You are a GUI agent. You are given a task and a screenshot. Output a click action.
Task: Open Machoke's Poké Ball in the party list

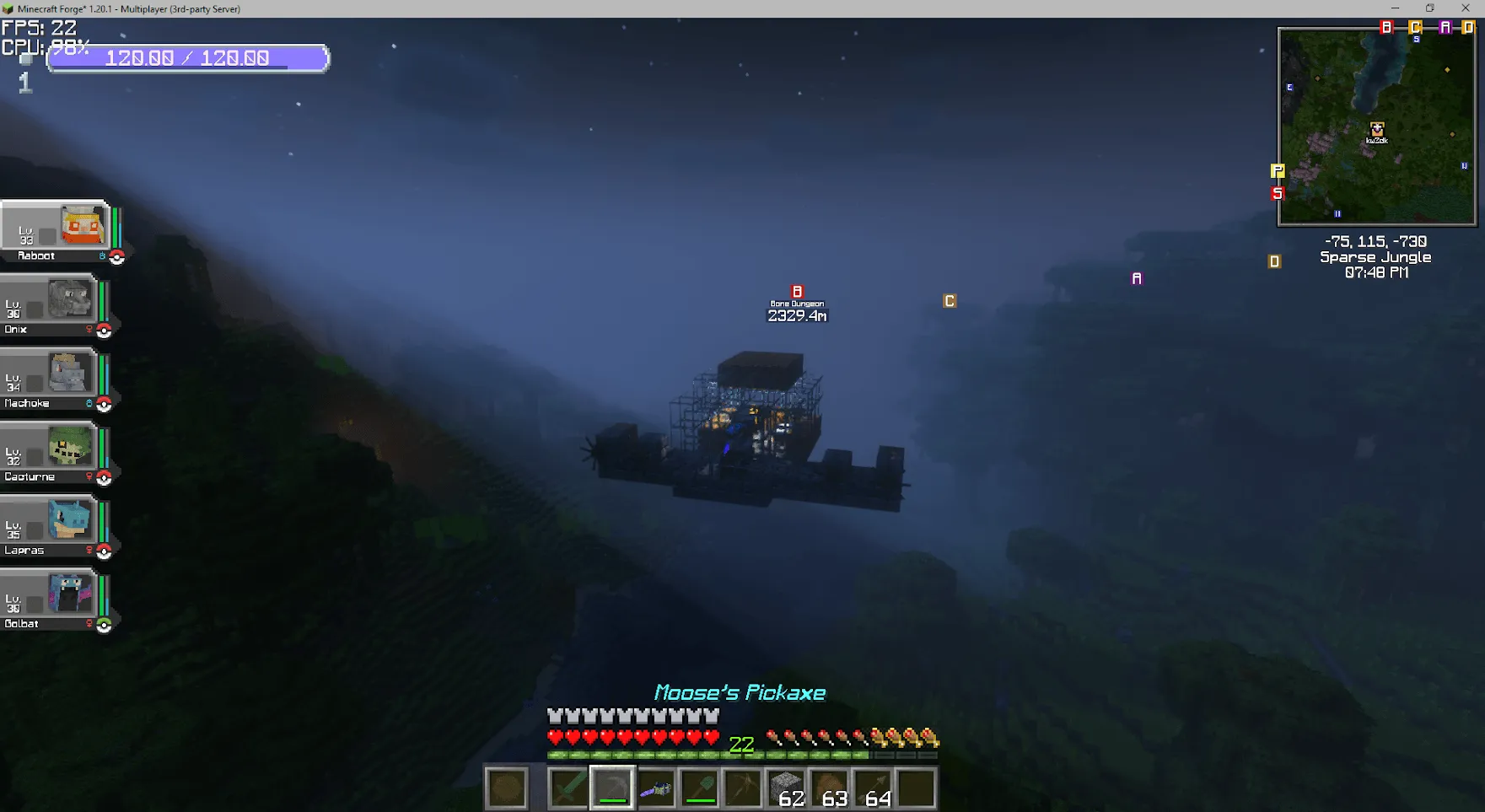pos(105,402)
